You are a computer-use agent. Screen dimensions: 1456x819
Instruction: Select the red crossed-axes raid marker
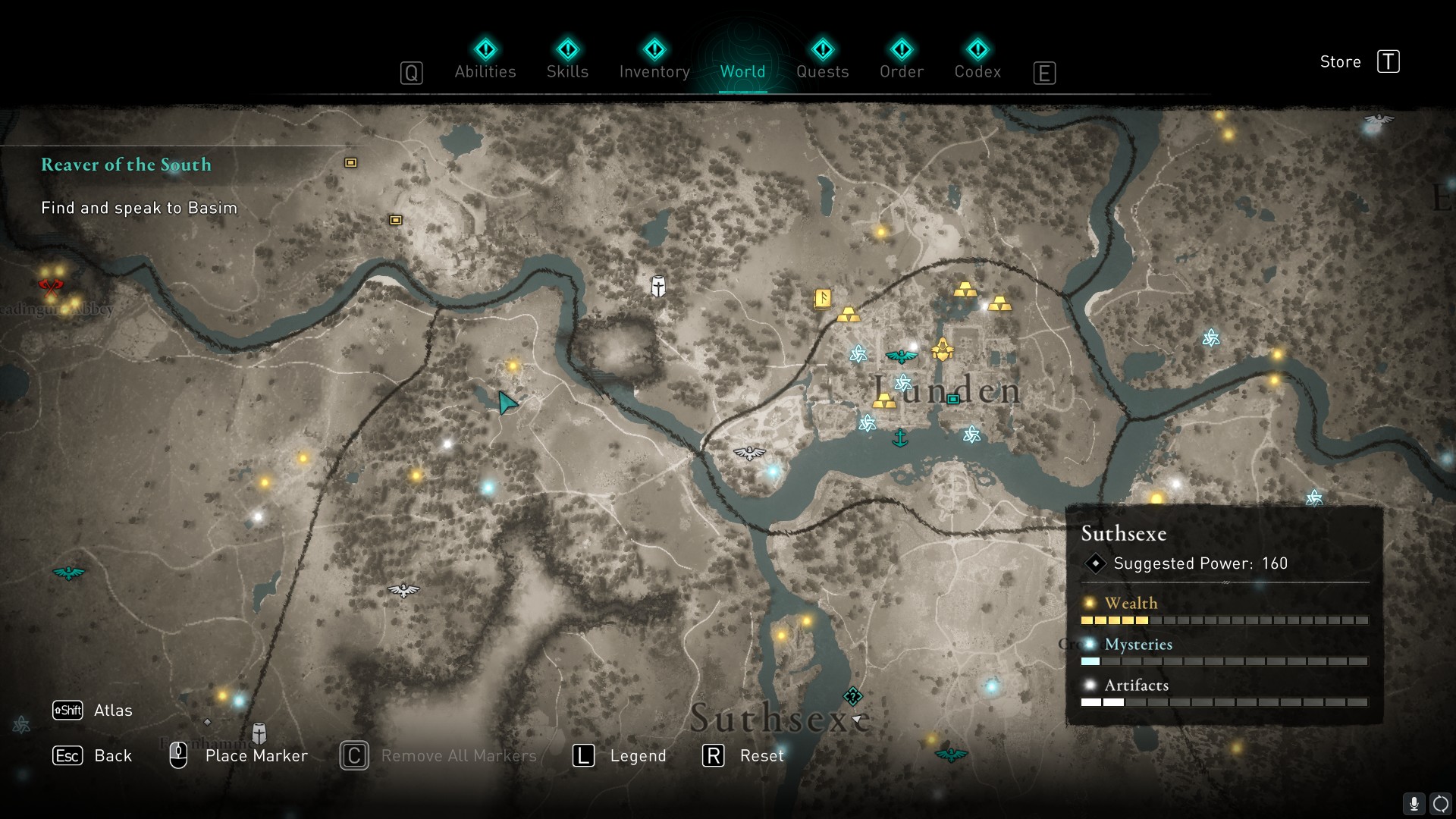[51, 287]
